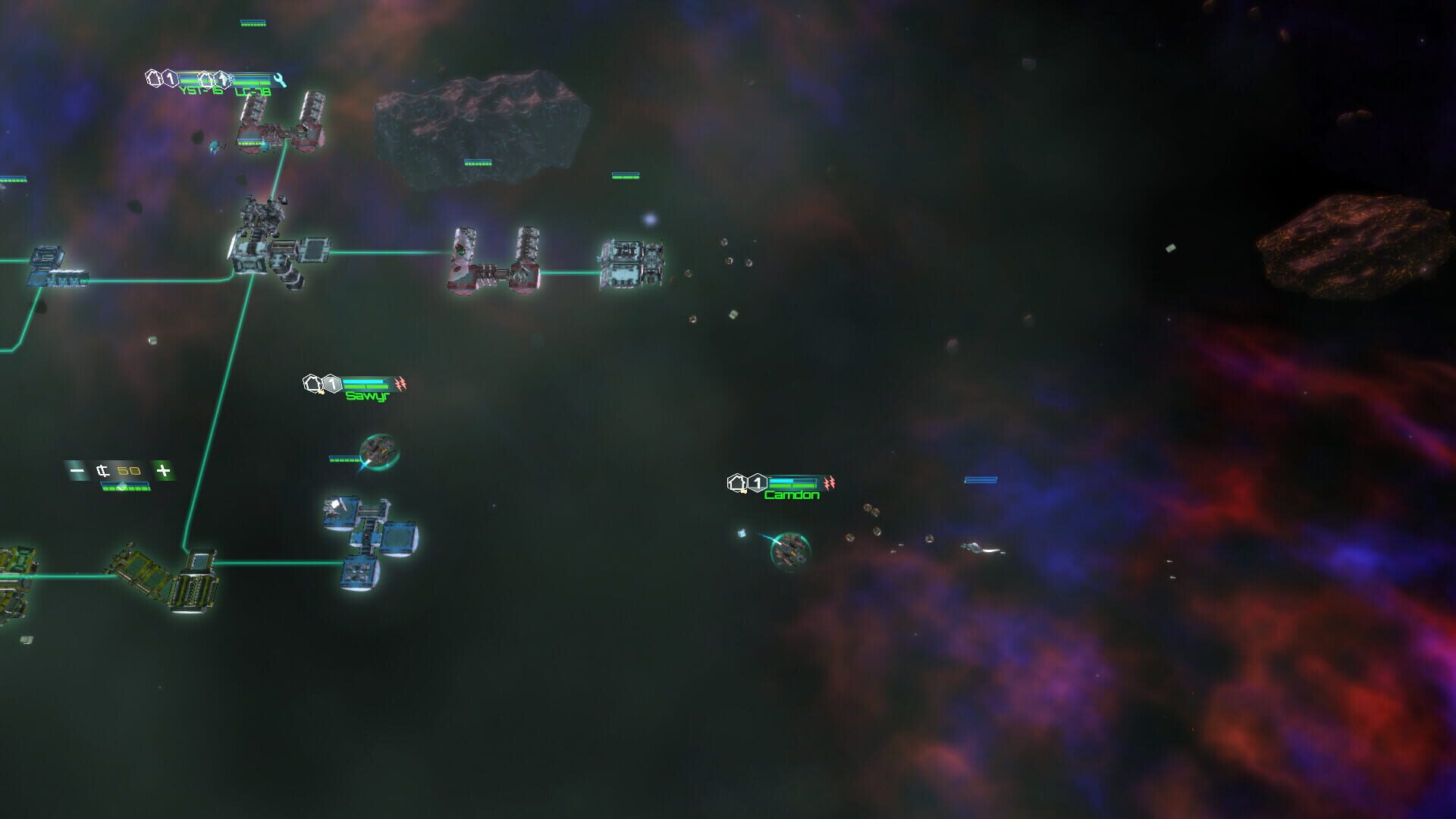Expand details for the LC-08 station label

tap(253, 92)
